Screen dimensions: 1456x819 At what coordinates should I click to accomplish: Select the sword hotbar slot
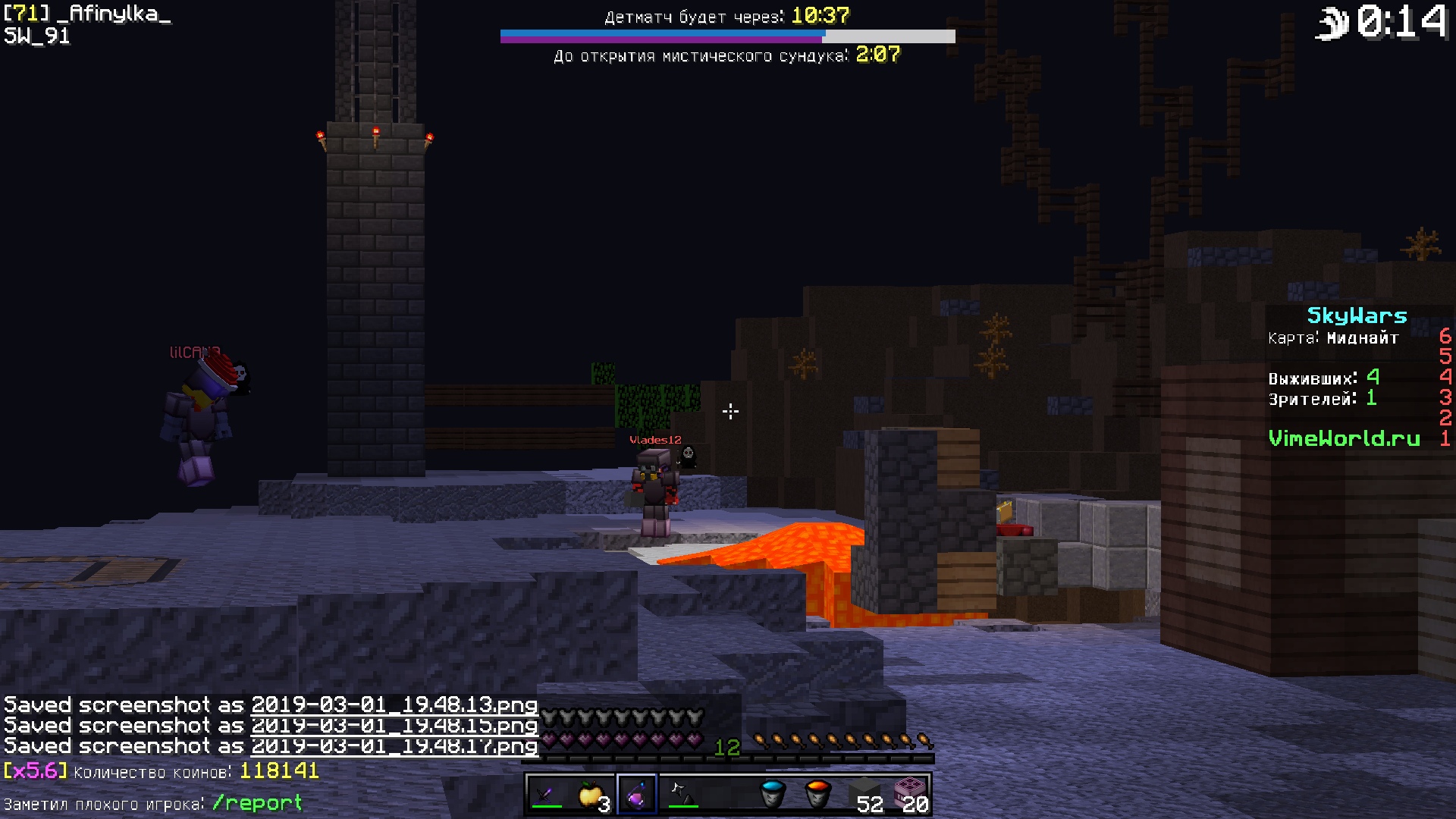click(x=546, y=795)
